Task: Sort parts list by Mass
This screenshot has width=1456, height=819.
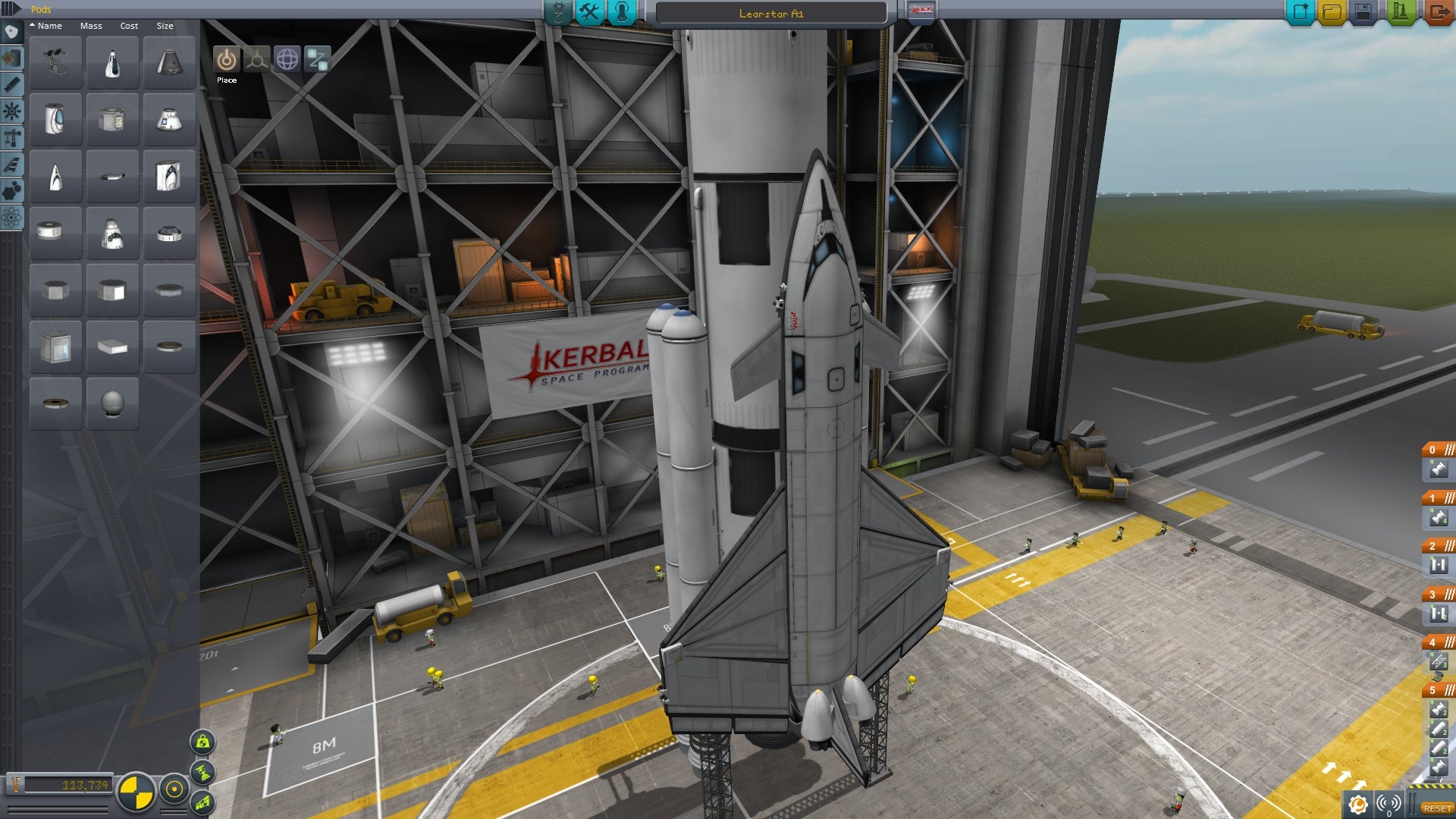Action: [x=91, y=26]
